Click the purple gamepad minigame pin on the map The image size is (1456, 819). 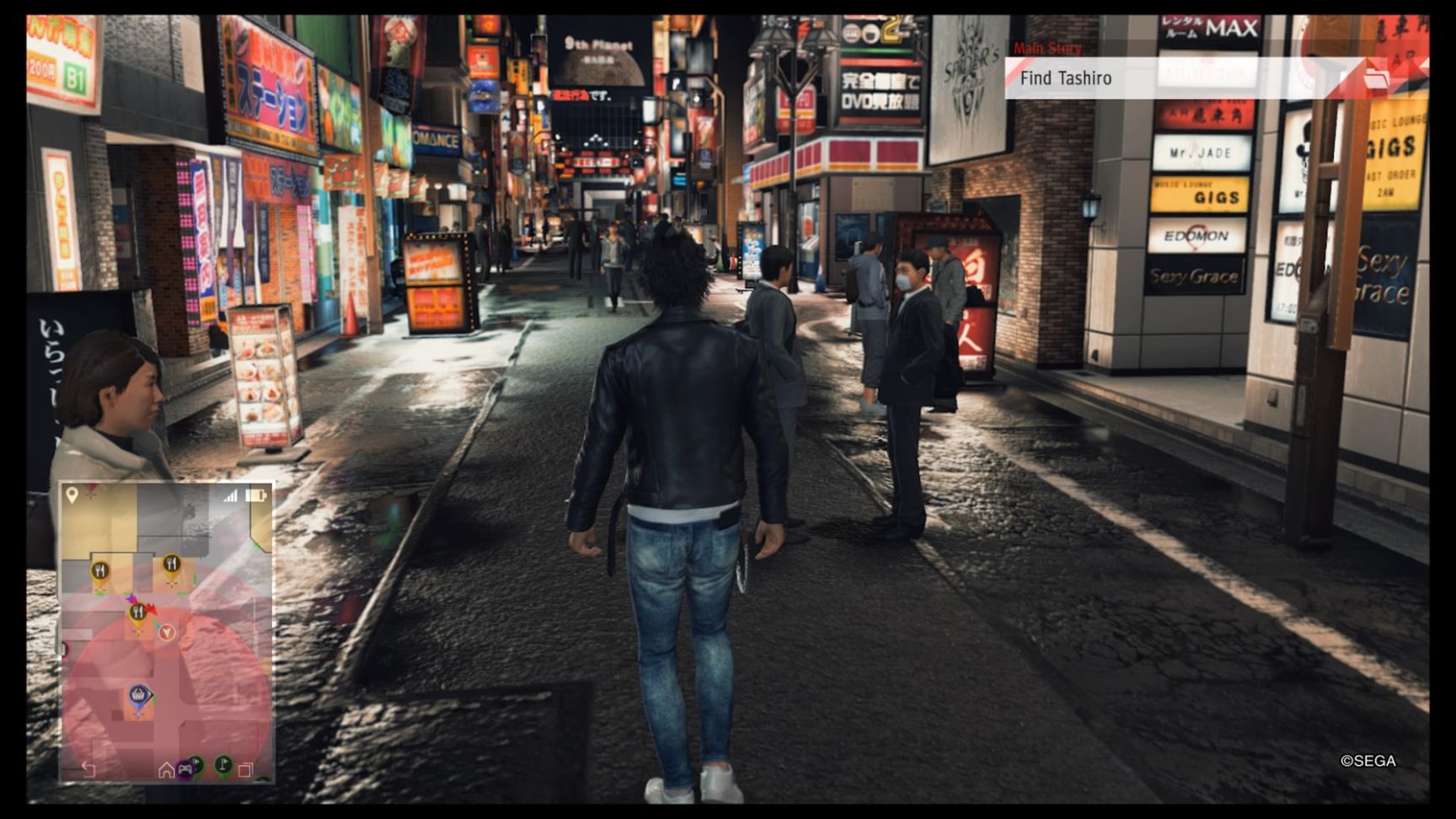[185, 768]
